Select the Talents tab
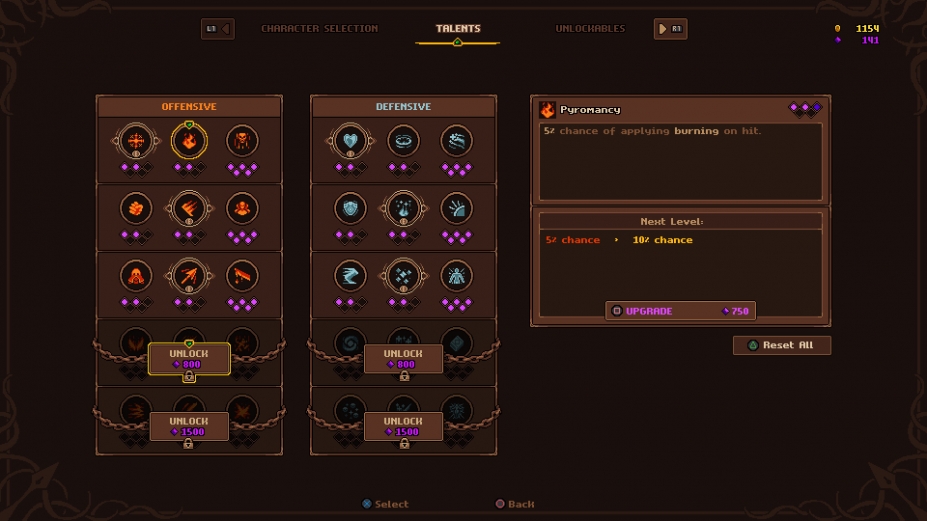Screen dimensions: 927x521 click(458, 29)
